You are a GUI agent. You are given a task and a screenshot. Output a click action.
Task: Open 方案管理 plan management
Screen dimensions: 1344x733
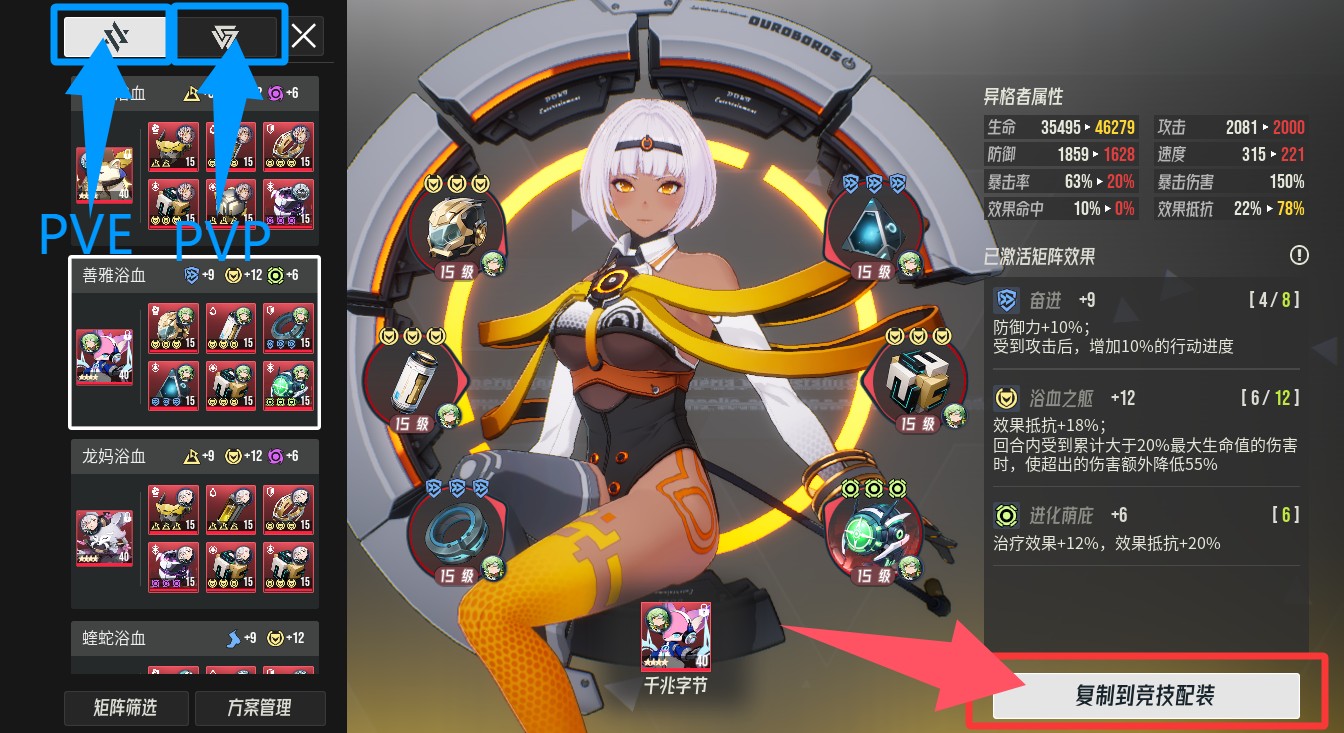[260, 708]
